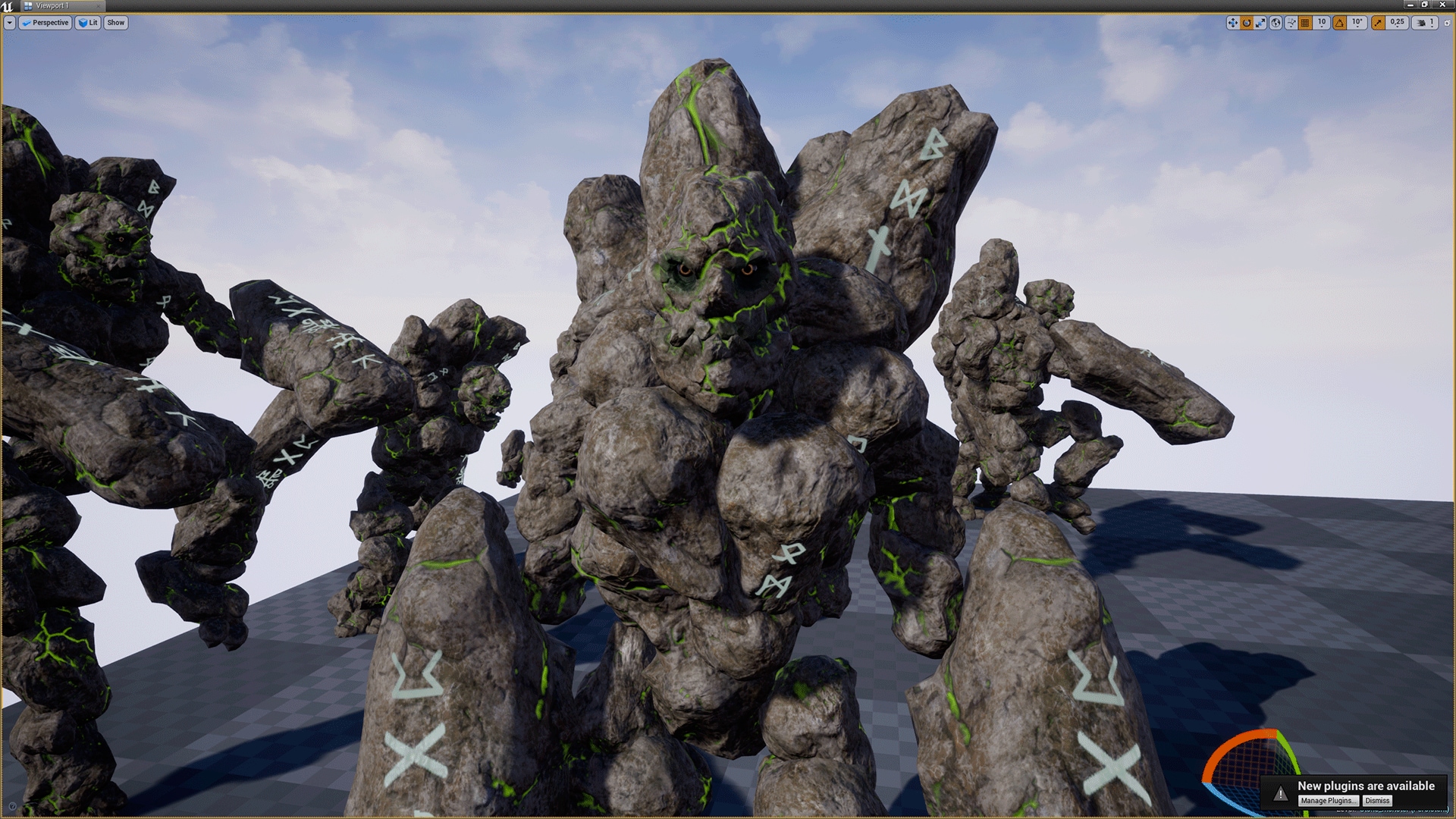Image resolution: width=1456 pixels, height=819 pixels.
Task: Toggle surface snapping icon
Action: [1290, 23]
